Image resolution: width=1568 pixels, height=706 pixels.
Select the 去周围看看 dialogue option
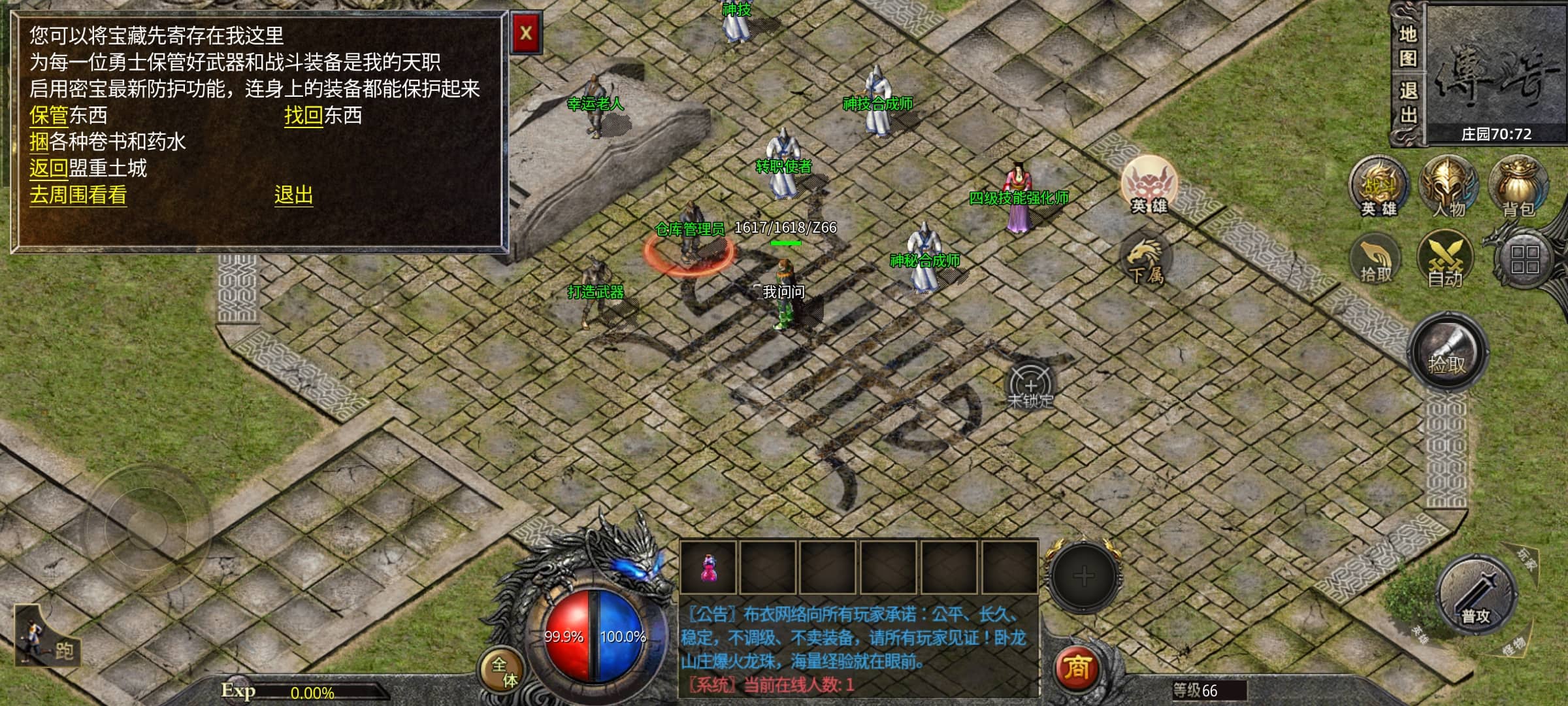point(78,195)
